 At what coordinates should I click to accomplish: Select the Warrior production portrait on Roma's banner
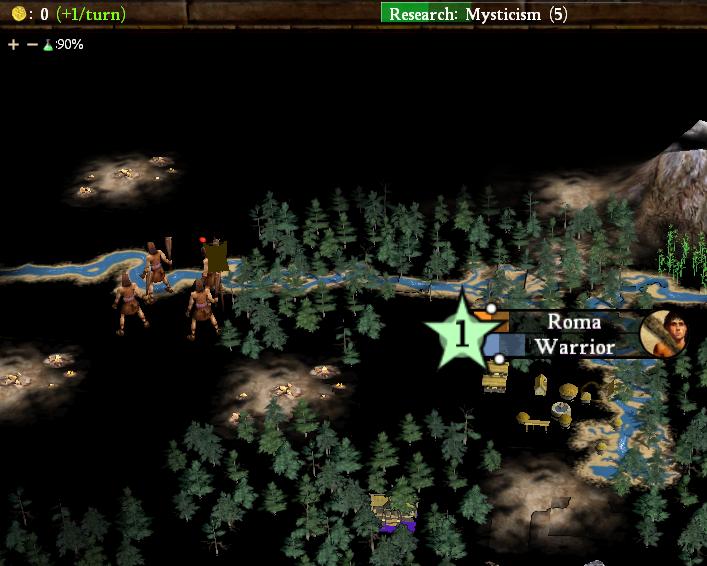663,332
